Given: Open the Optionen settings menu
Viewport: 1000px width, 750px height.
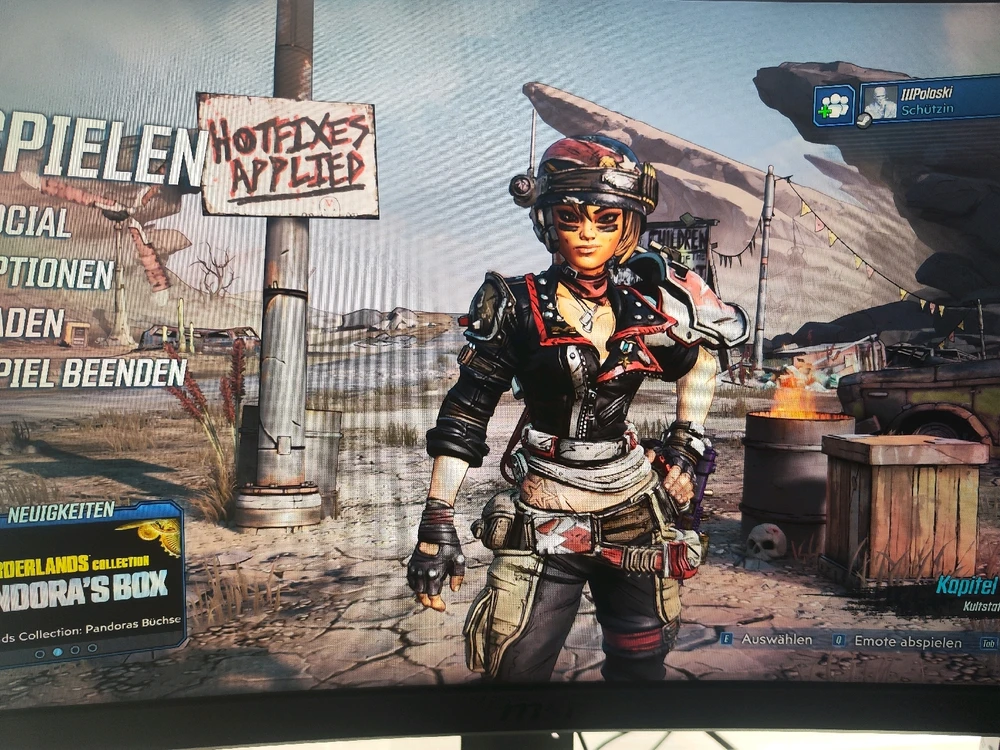Looking at the screenshot, I should click(x=56, y=273).
